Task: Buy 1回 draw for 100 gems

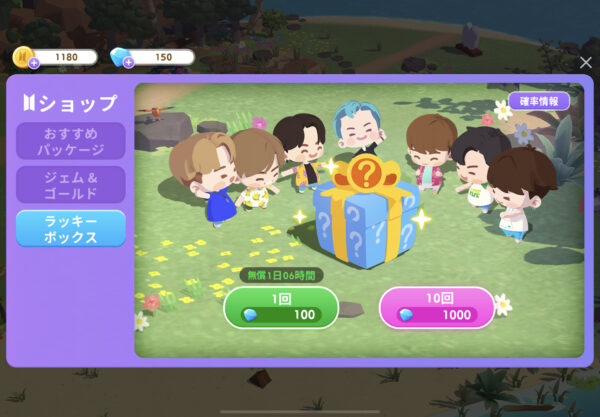Action: point(280,308)
